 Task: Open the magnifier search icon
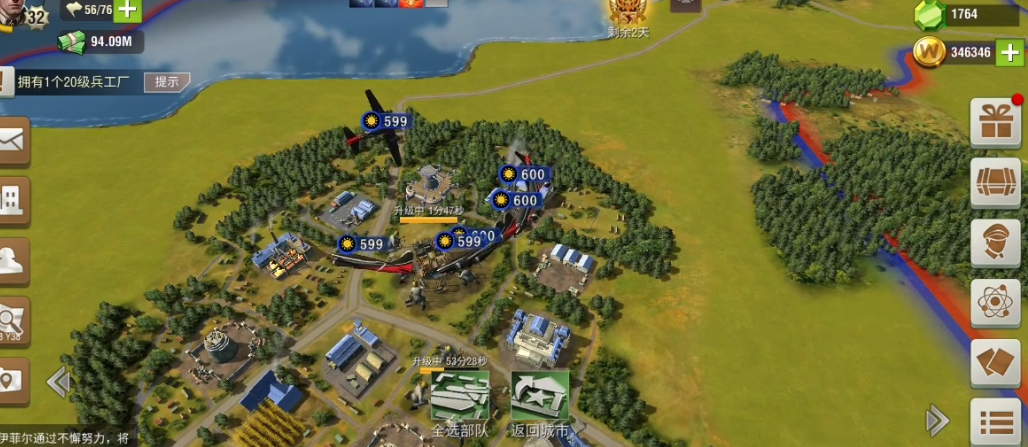12,320
